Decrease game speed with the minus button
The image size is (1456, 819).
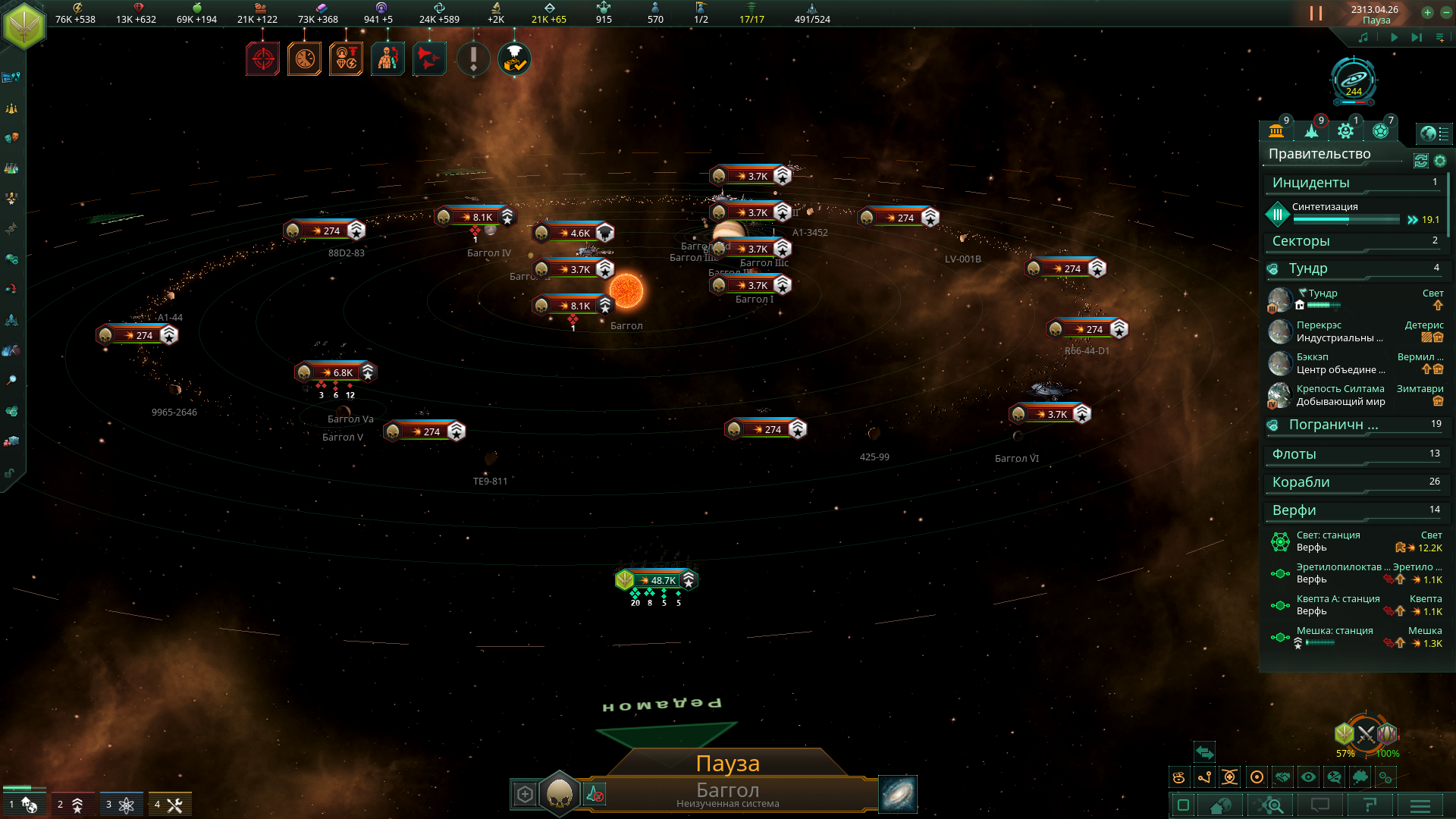(x=1445, y=12)
